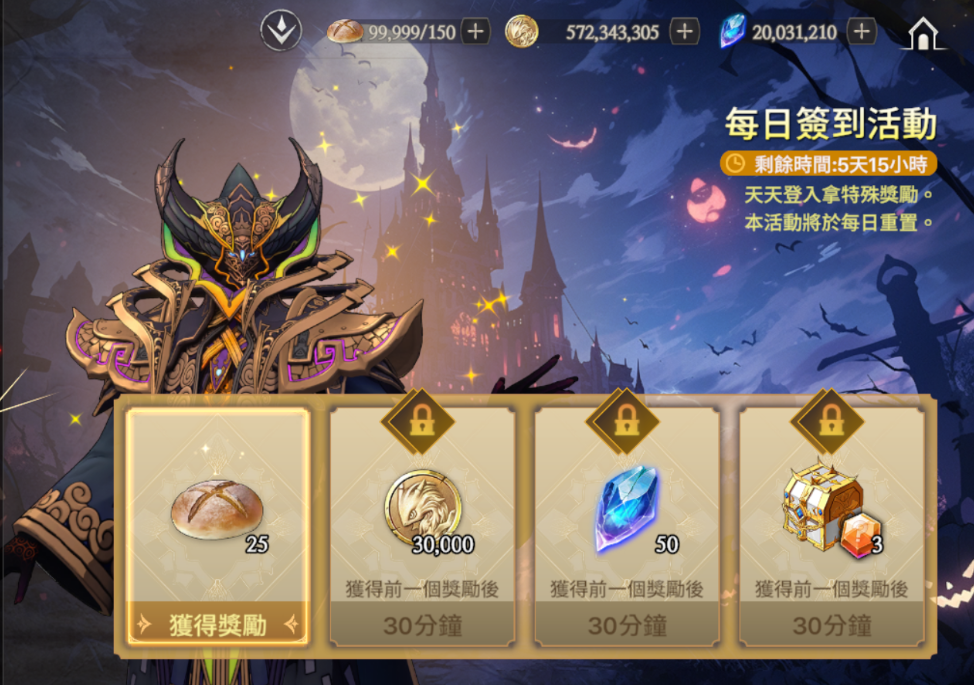Claim the bread reward with 獲得獎勵
Viewport: 974px width, 685px height.
coord(217,626)
